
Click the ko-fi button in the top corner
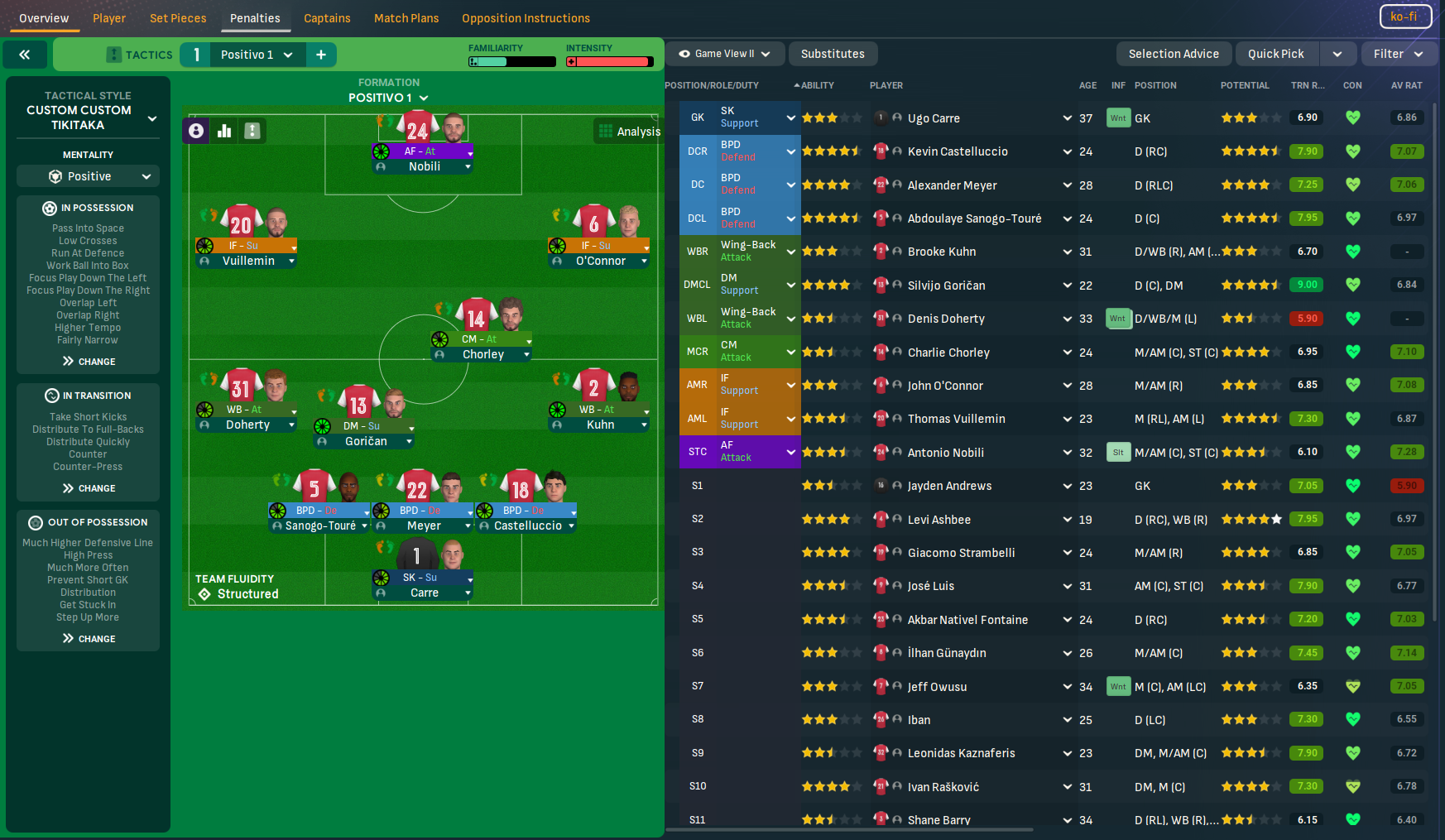pyautogui.click(x=1404, y=16)
